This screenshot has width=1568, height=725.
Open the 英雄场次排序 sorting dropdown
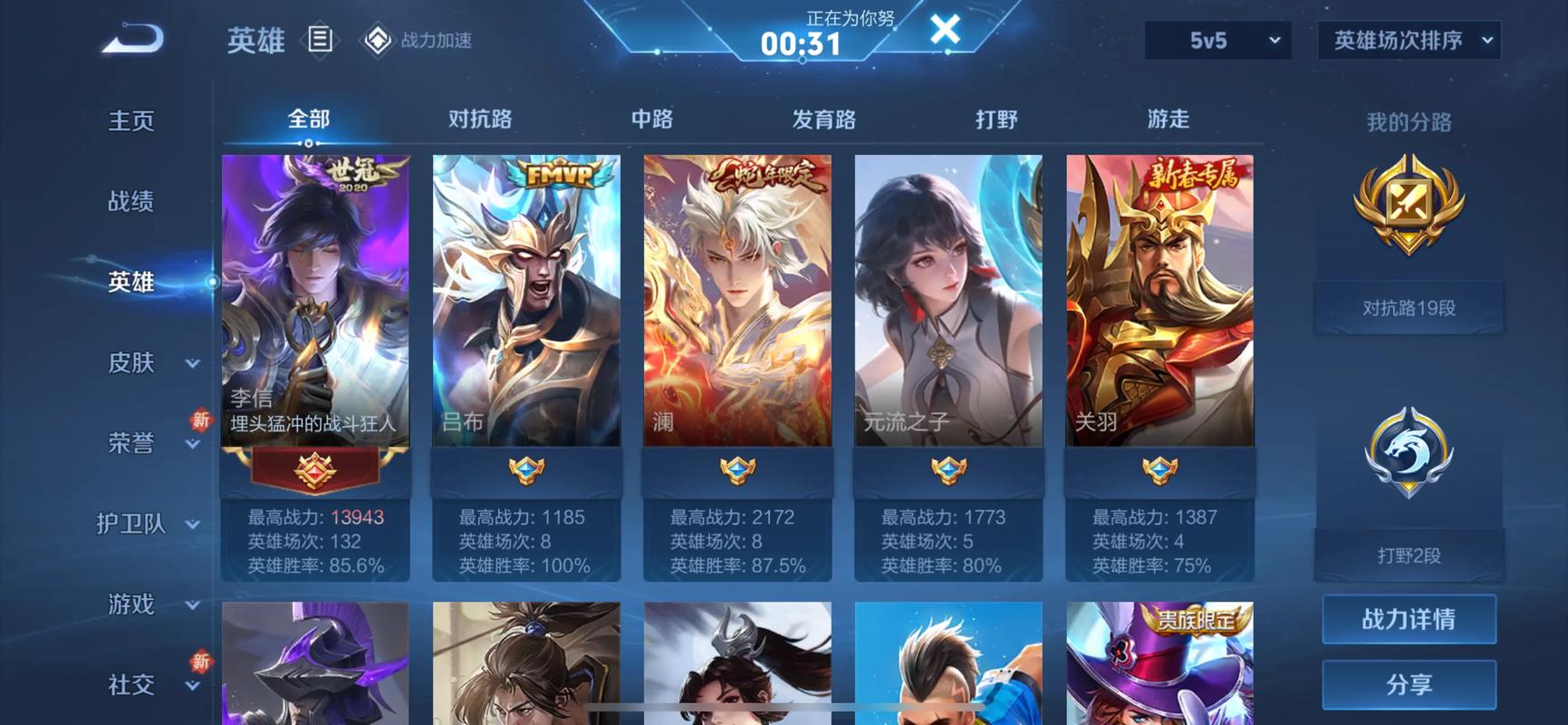1408,40
